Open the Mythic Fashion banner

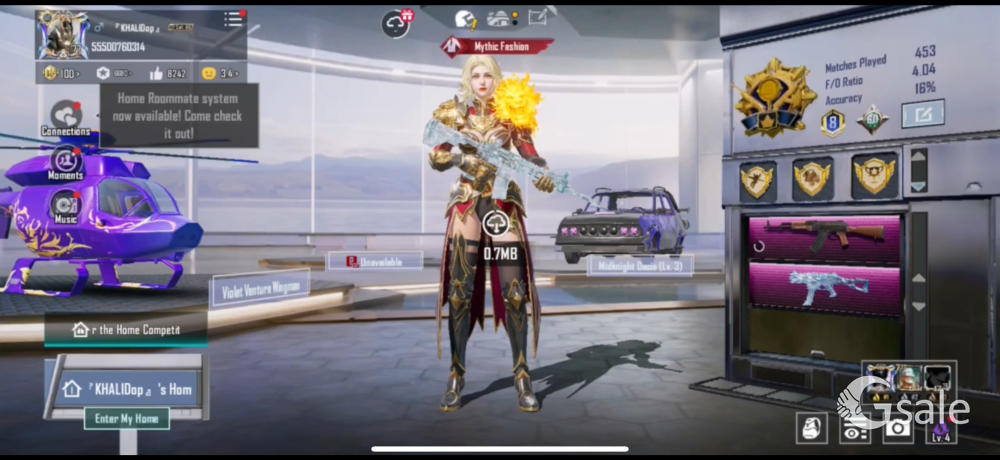tap(498, 46)
